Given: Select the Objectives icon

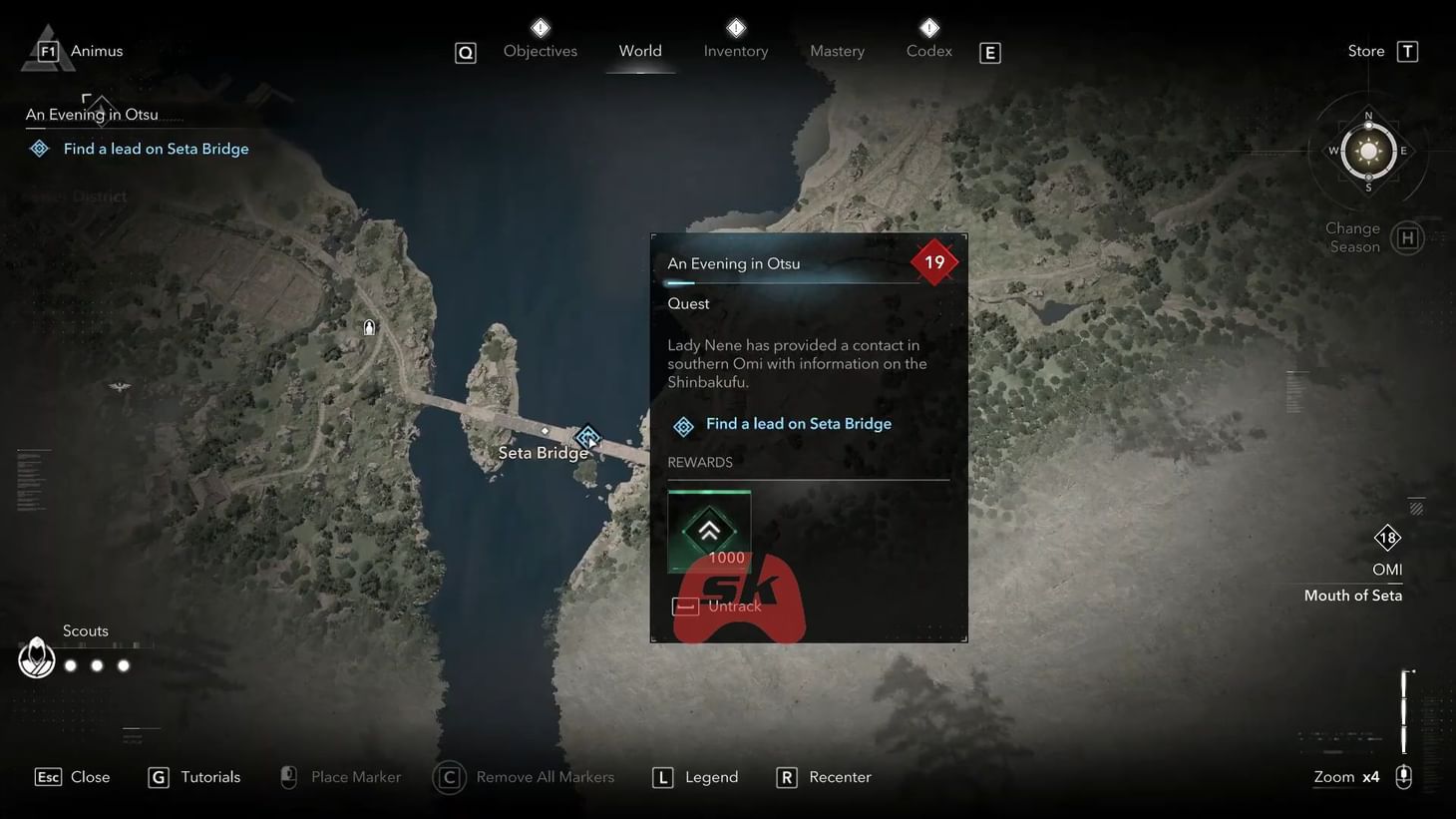Looking at the screenshot, I should click(x=540, y=28).
